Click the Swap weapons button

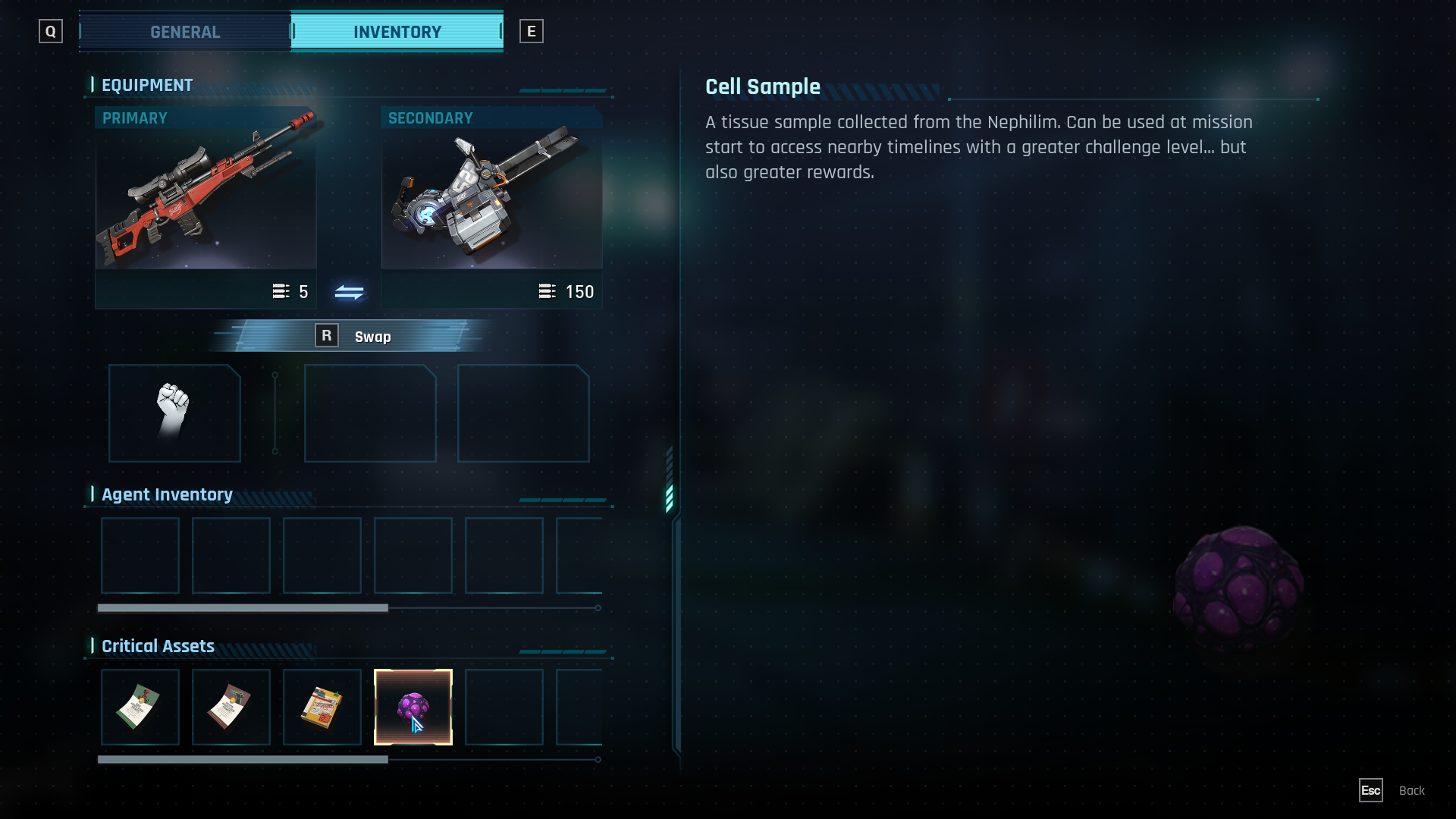tap(352, 336)
